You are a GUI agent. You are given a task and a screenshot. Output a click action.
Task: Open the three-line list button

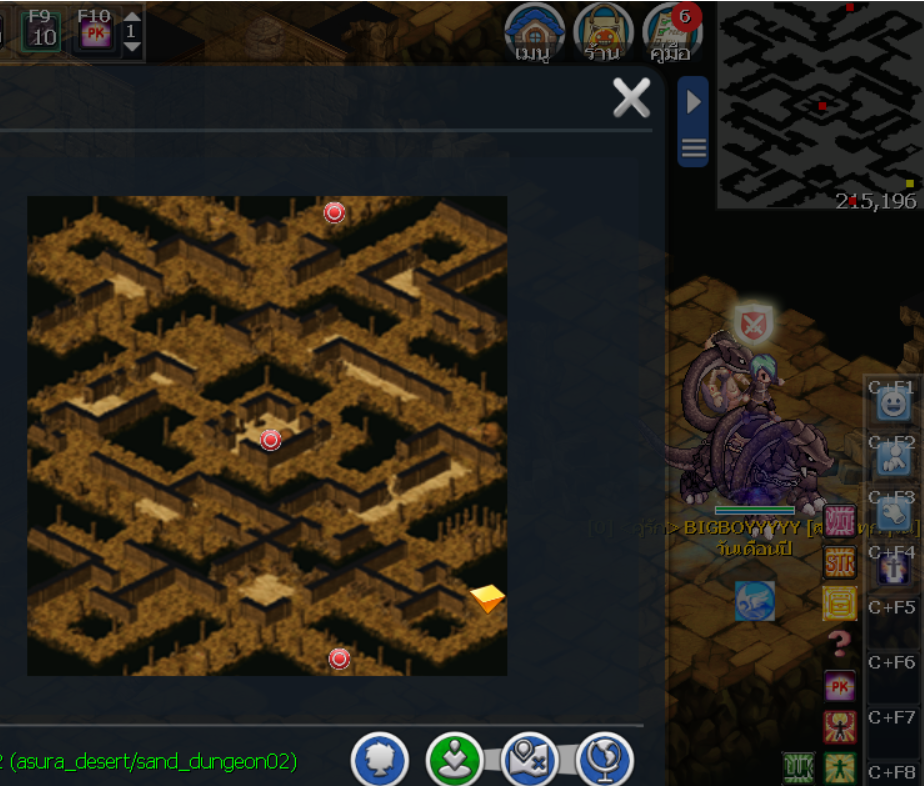coord(693,149)
